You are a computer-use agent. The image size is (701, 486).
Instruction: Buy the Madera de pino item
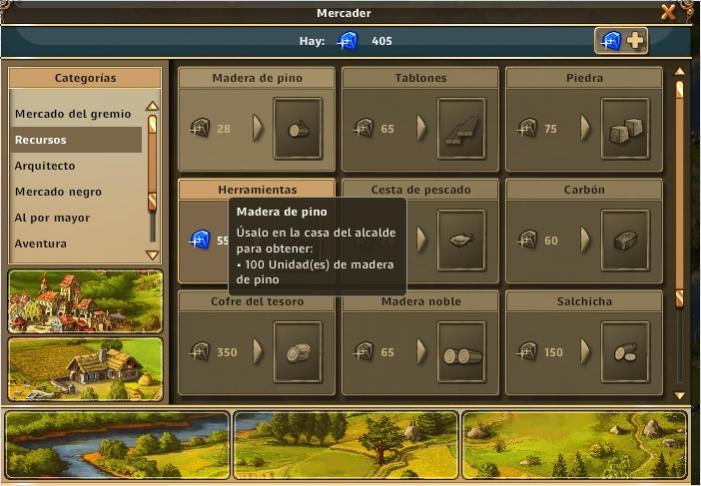pos(297,129)
